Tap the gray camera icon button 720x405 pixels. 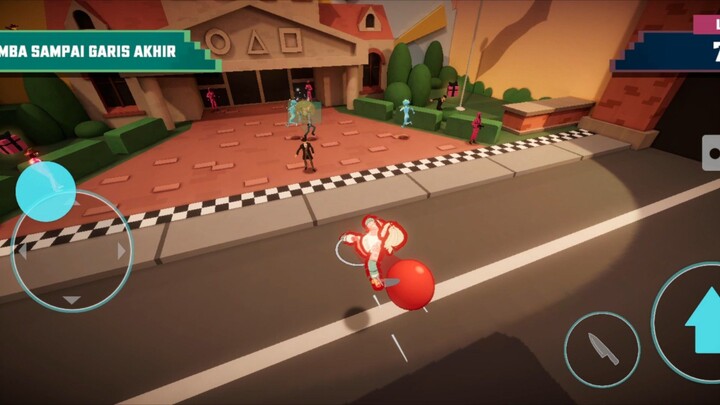coord(712,154)
